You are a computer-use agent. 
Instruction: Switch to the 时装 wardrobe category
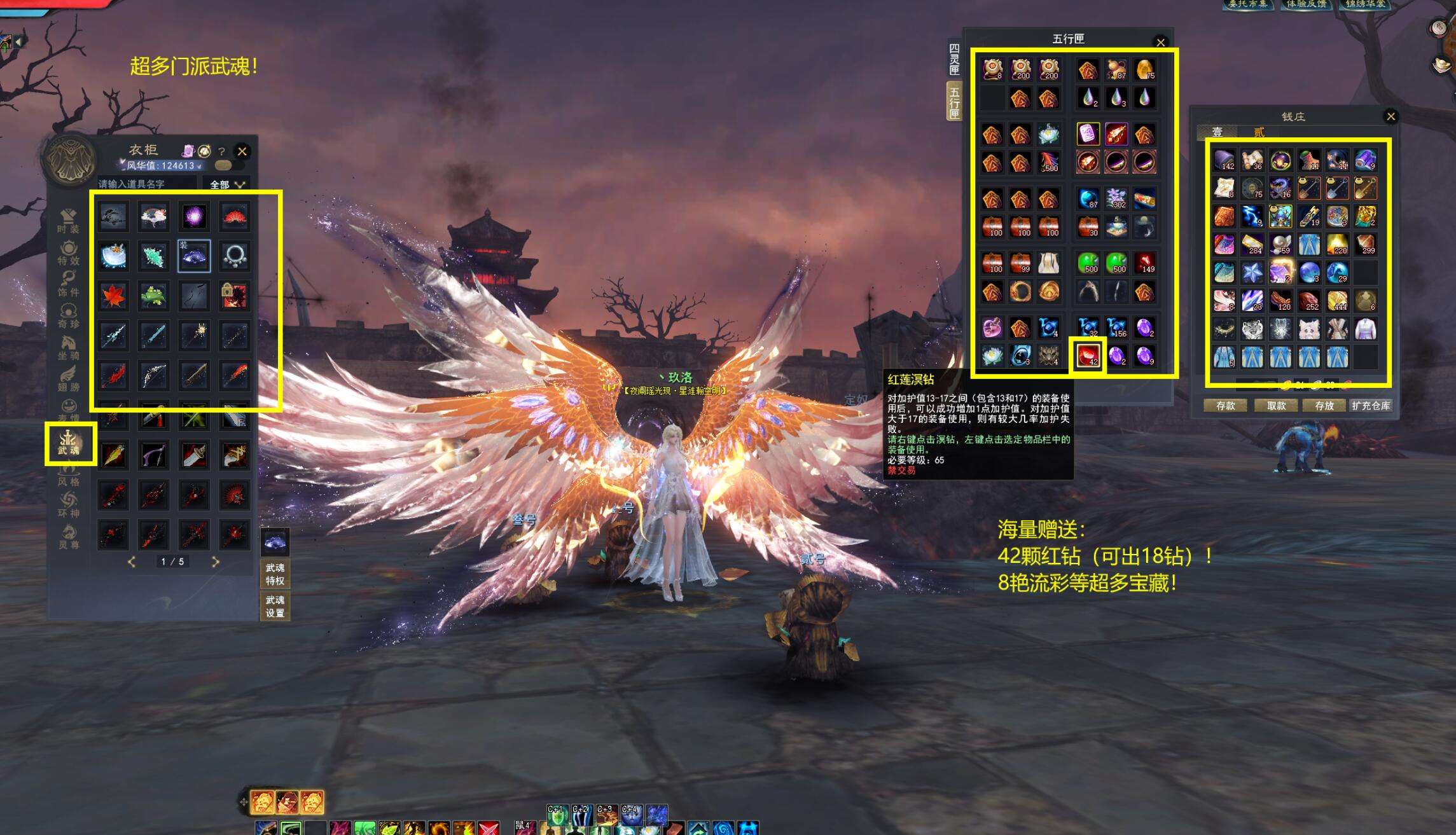point(69,221)
